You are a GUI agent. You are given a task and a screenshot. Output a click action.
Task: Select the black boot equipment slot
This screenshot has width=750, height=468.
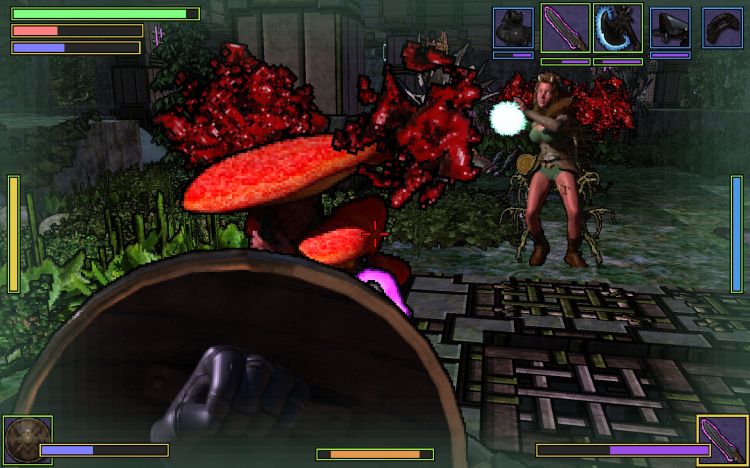[670, 27]
